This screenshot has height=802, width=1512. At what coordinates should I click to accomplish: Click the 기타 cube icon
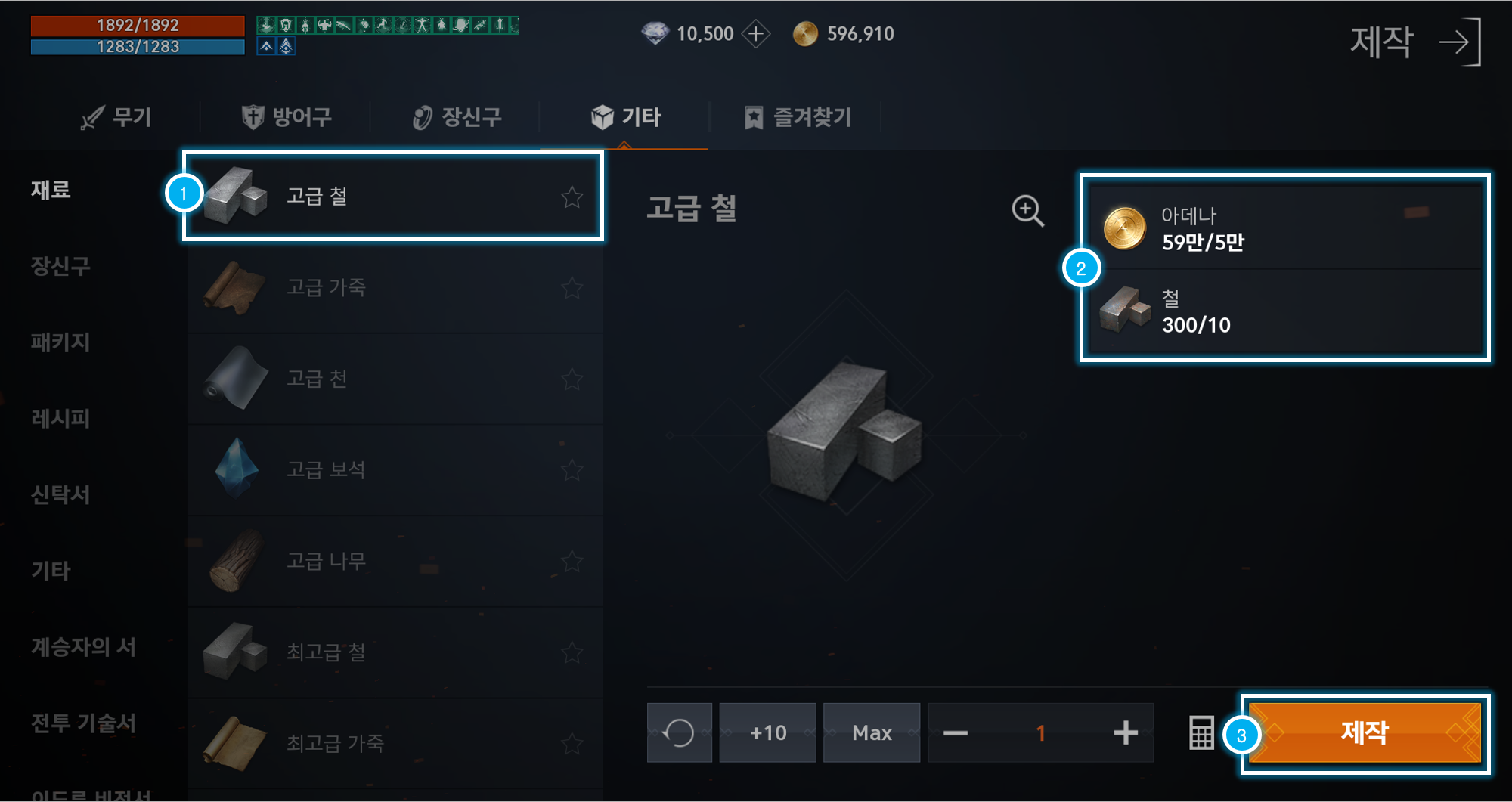click(x=601, y=116)
